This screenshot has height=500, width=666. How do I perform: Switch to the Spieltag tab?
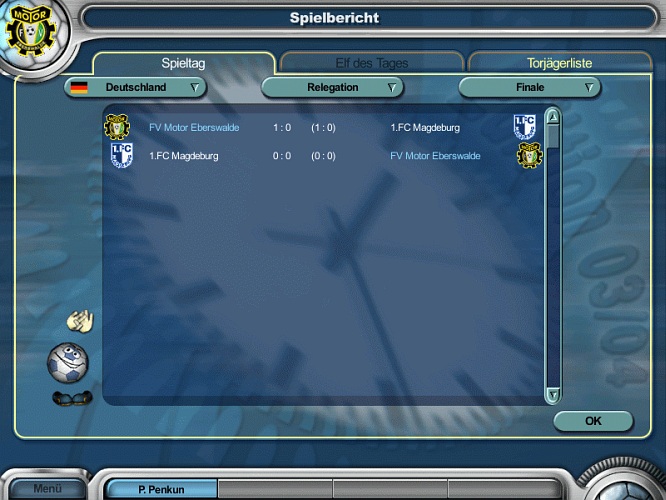189,63
